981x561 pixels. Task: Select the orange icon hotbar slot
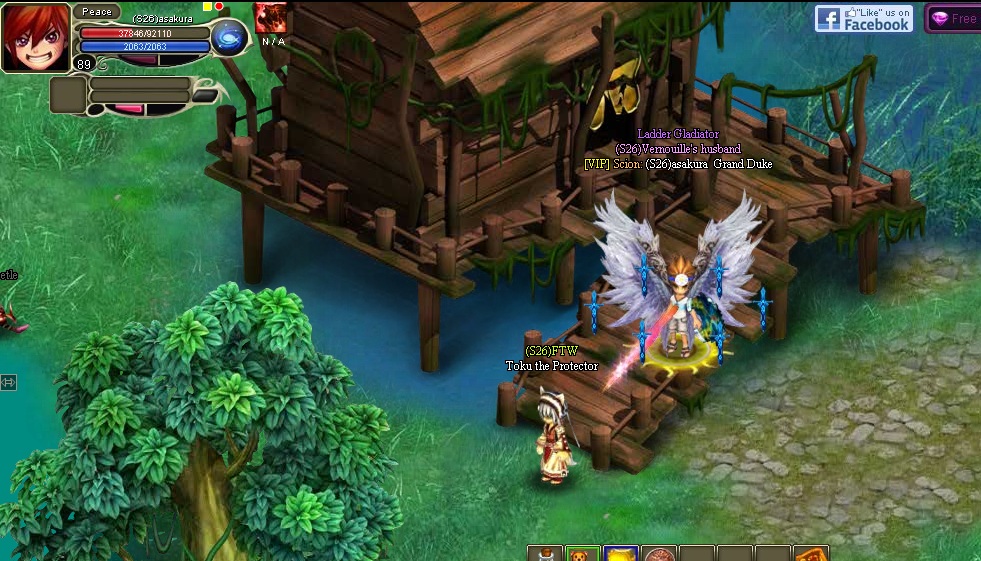click(x=811, y=554)
